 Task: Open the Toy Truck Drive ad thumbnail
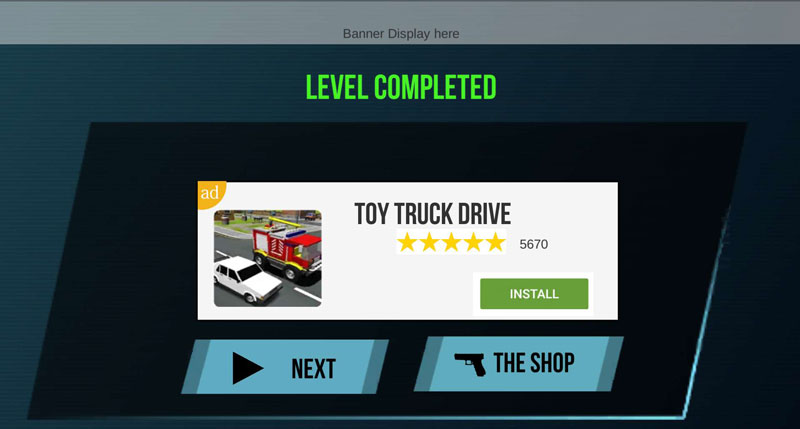click(x=268, y=258)
